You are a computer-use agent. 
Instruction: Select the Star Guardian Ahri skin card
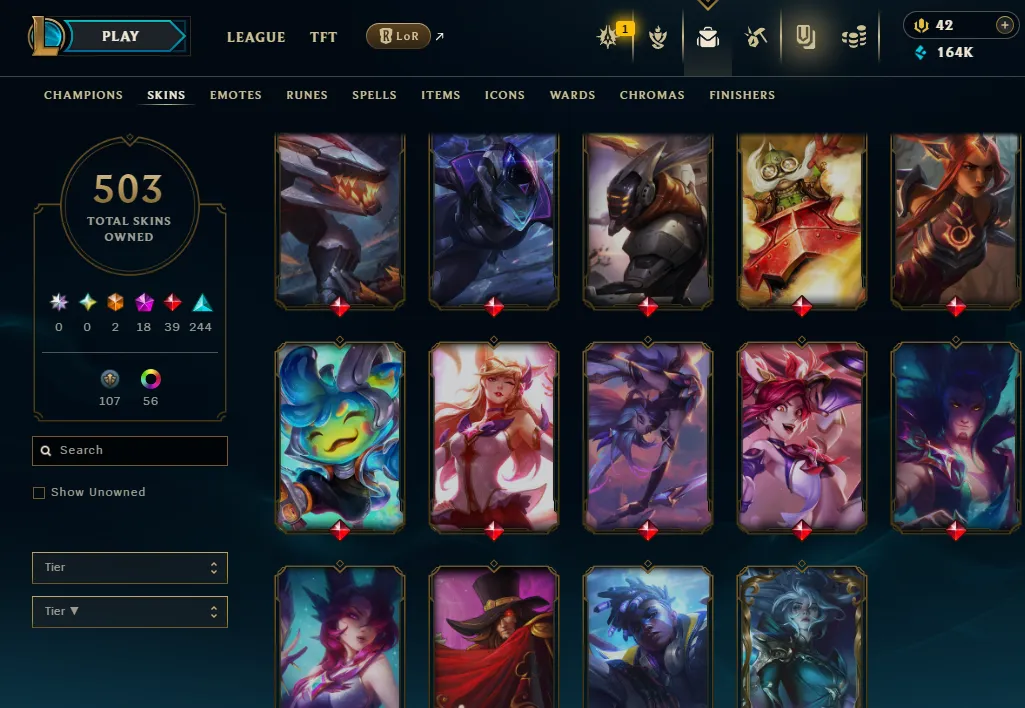(494, 435)
